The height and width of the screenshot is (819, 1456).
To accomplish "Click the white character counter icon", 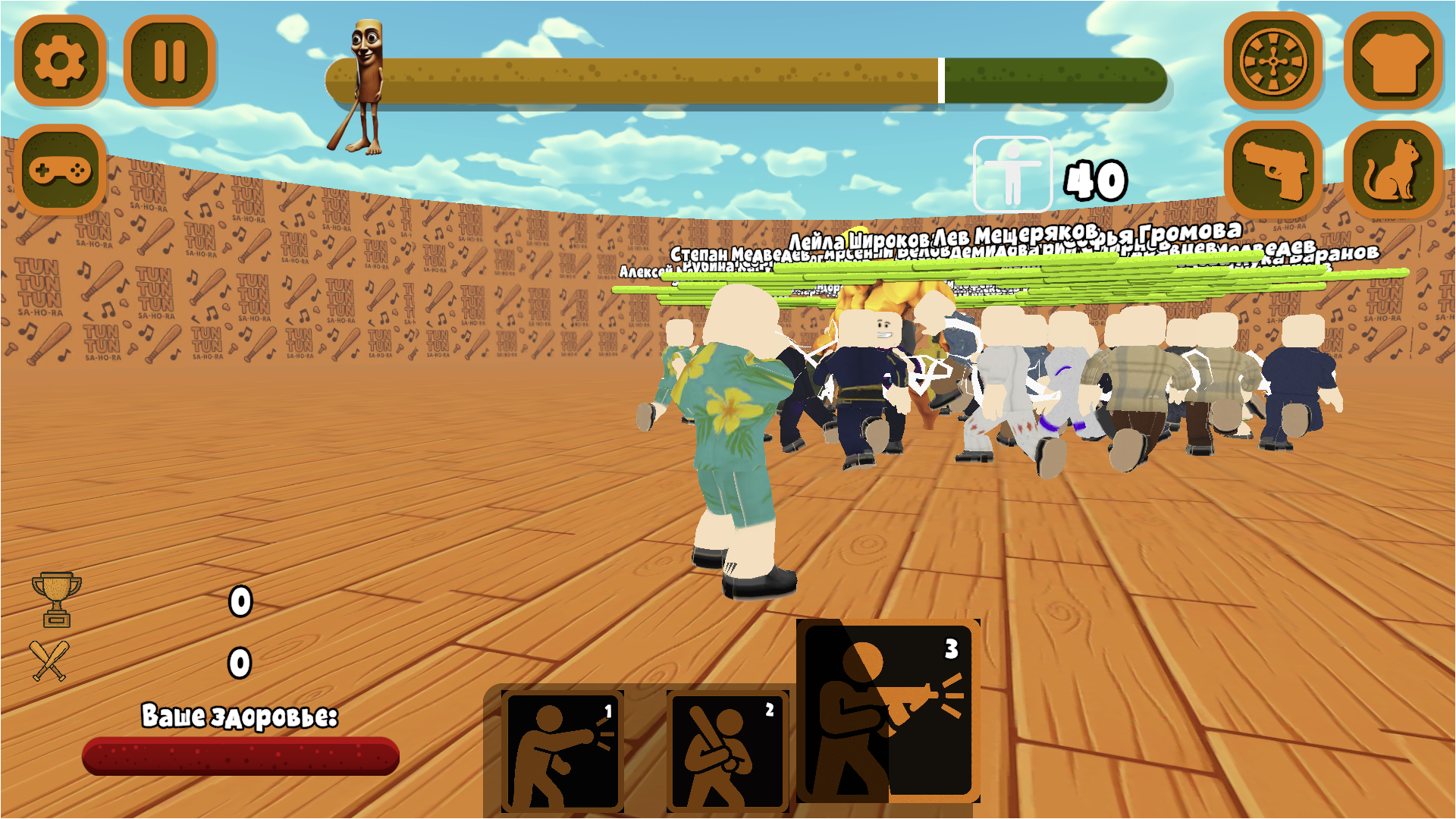I will pyautogui.click(x=1014, y=174).
